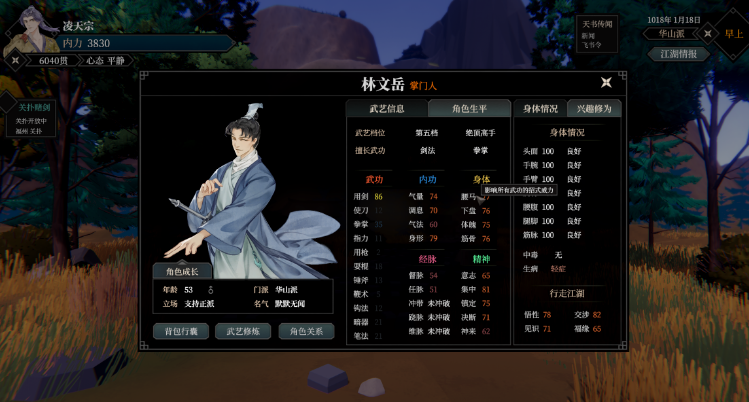749x402 pixels.
Task: Open the 身体情况 tab
Action: [x=539, y=109]
